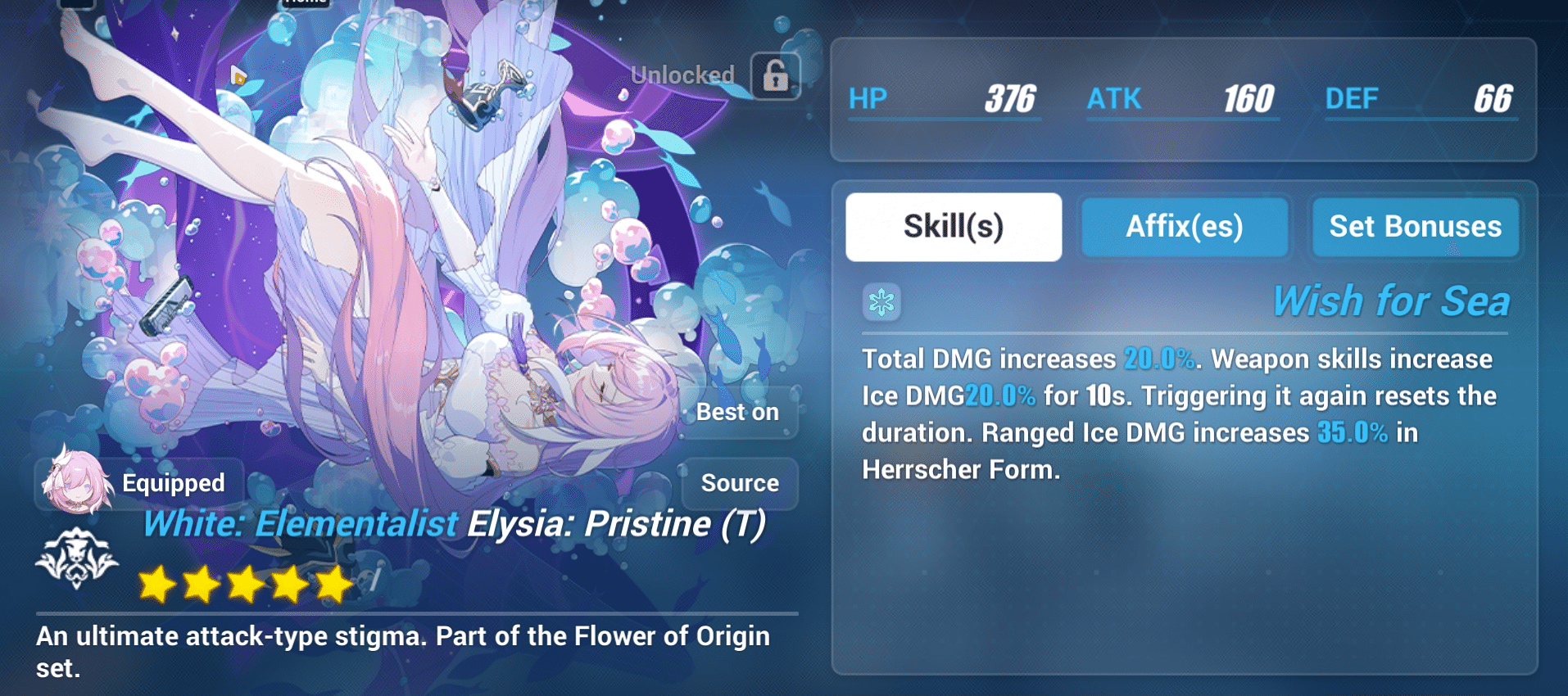Select the snowflake Ice skill icon

click(882, 301)
